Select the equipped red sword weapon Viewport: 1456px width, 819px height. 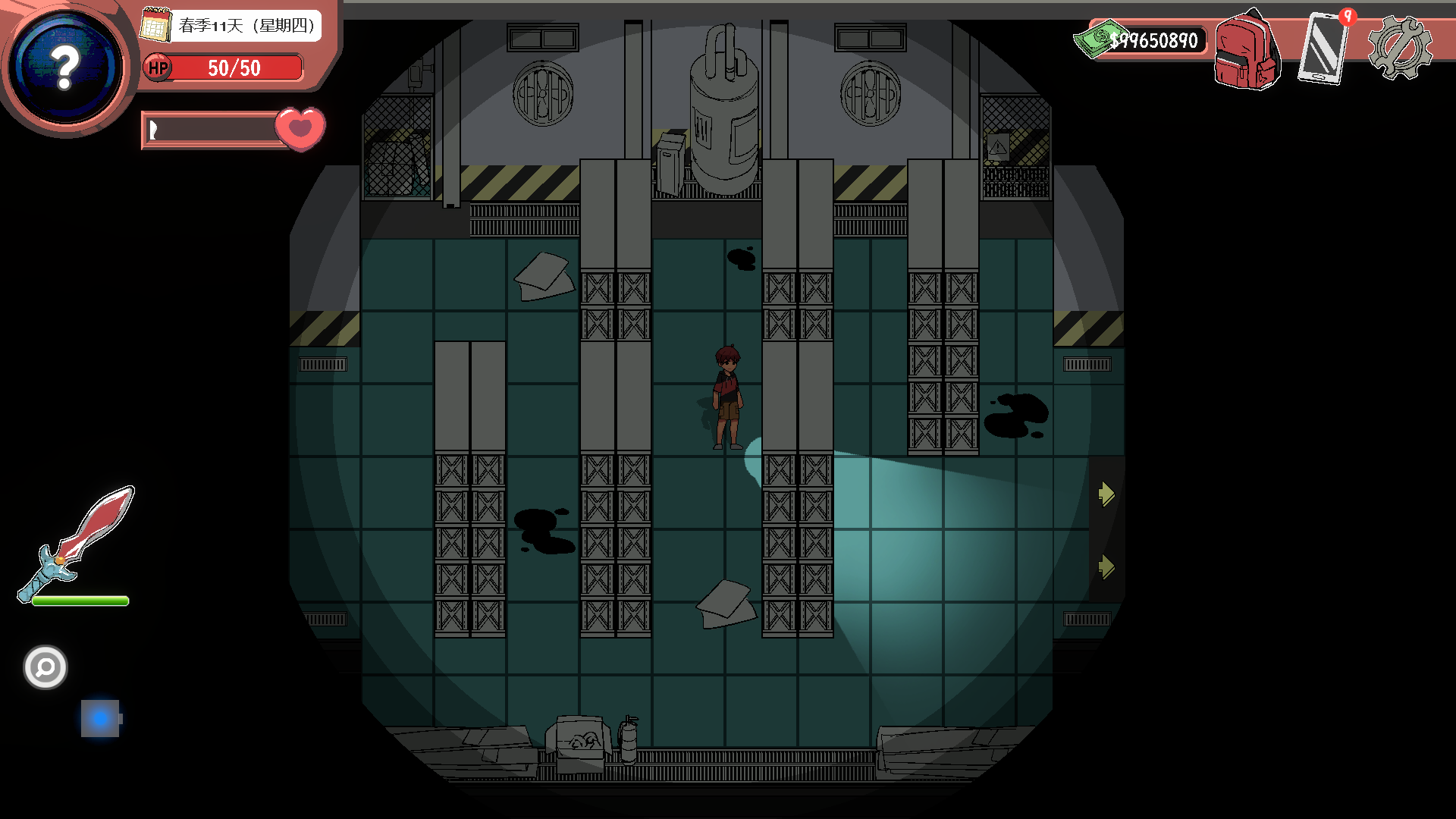pos(77,542)
